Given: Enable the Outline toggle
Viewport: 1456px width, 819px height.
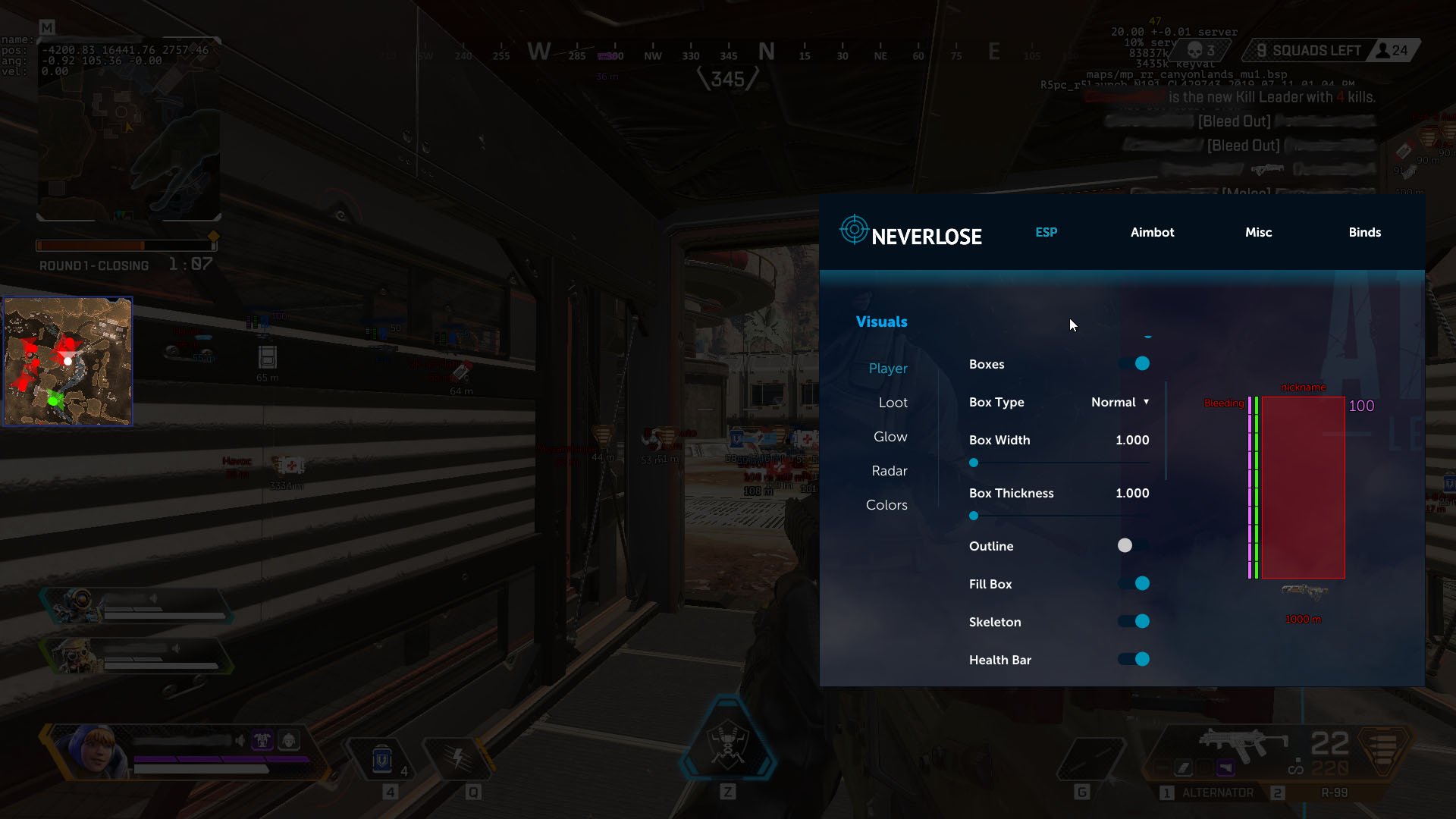Looking at the screenshot, I should (x=1134, y=546).
